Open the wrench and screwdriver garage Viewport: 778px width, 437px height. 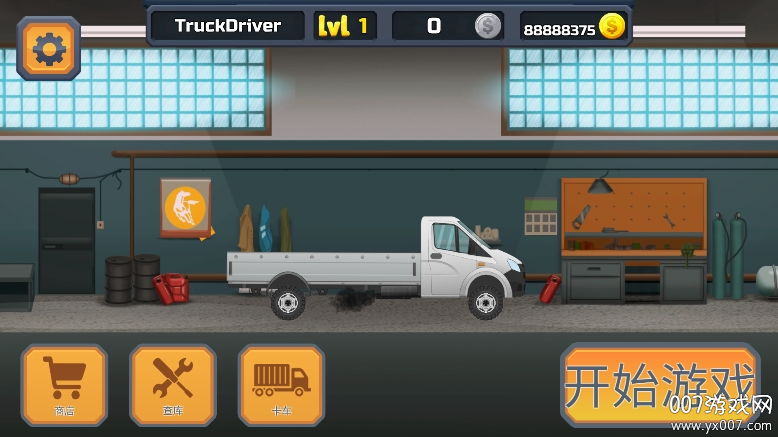pos(172,385)
